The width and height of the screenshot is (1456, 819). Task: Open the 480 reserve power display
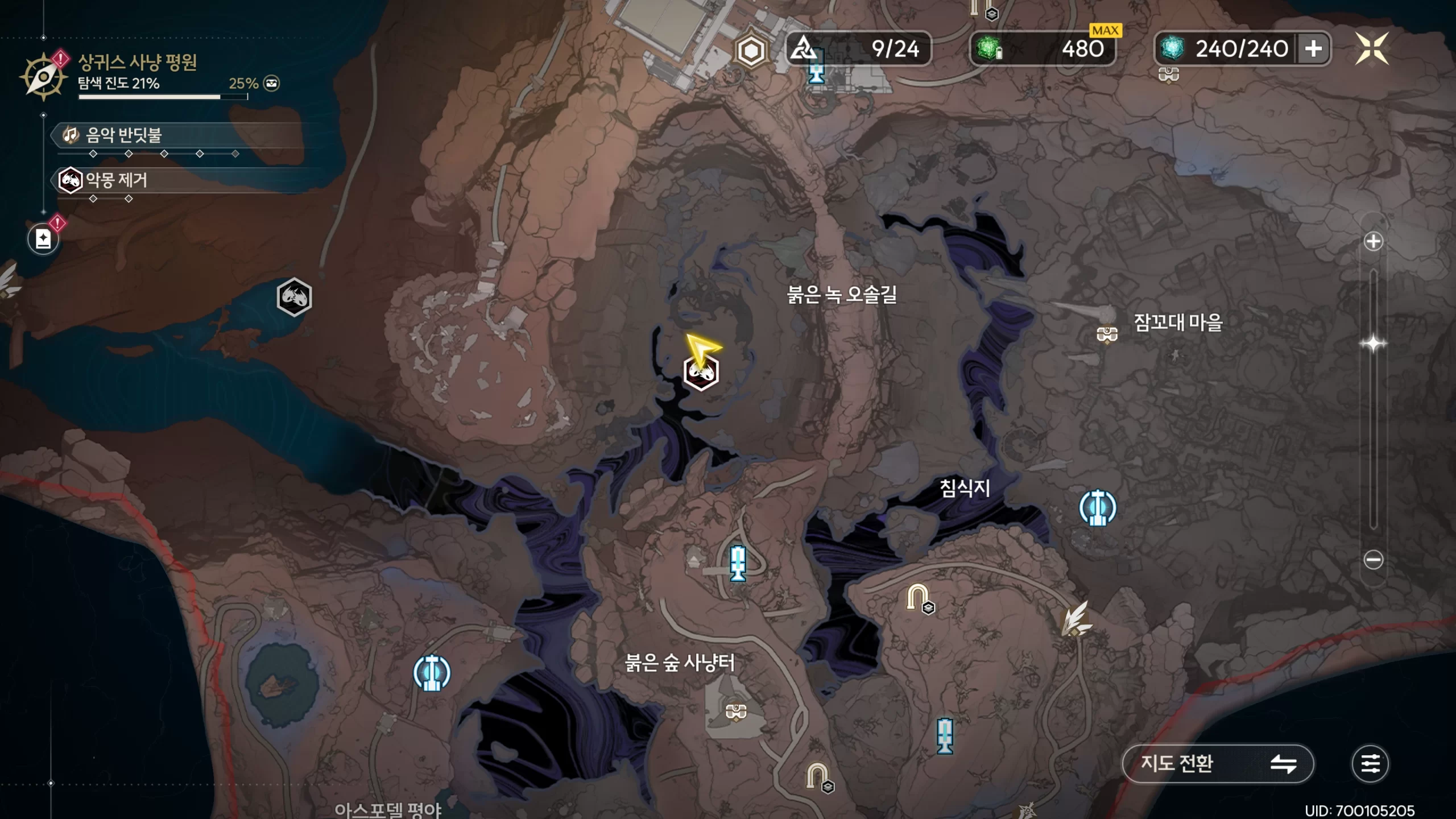coord(1042,49)
